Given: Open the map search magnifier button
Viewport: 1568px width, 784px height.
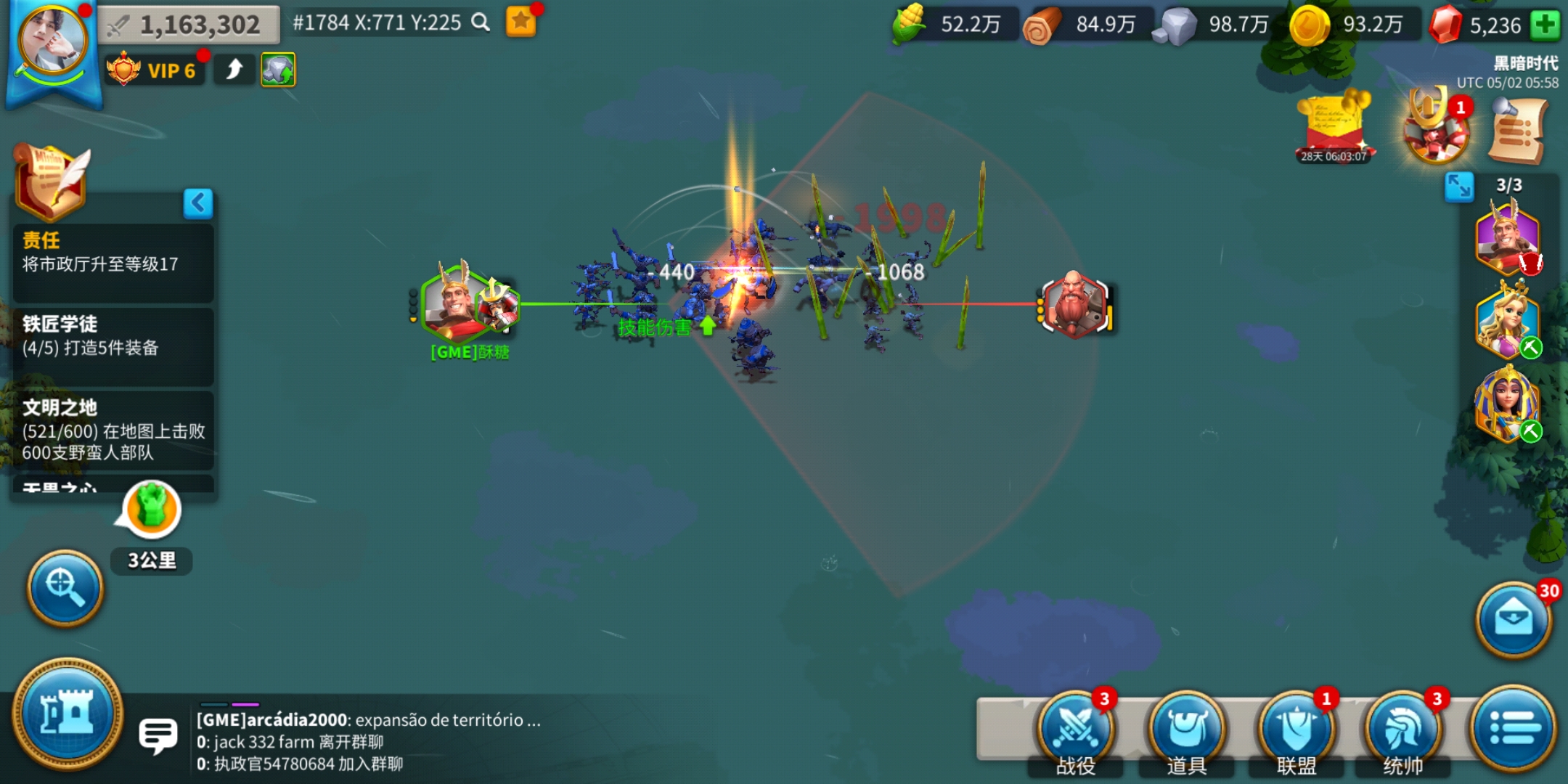Looking at the screenshot, I should (65, 587).
